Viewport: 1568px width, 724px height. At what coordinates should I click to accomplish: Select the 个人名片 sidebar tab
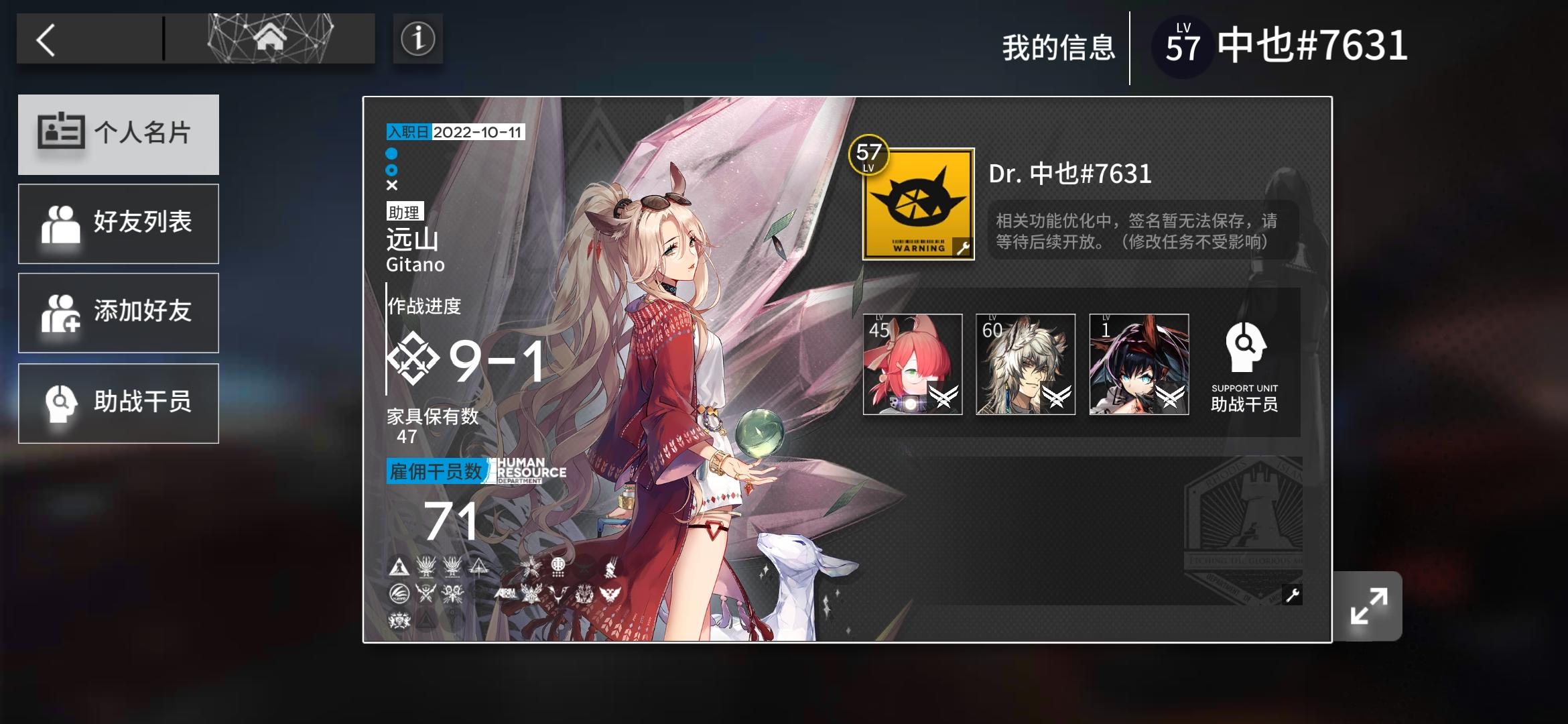[x=119, y=133]
